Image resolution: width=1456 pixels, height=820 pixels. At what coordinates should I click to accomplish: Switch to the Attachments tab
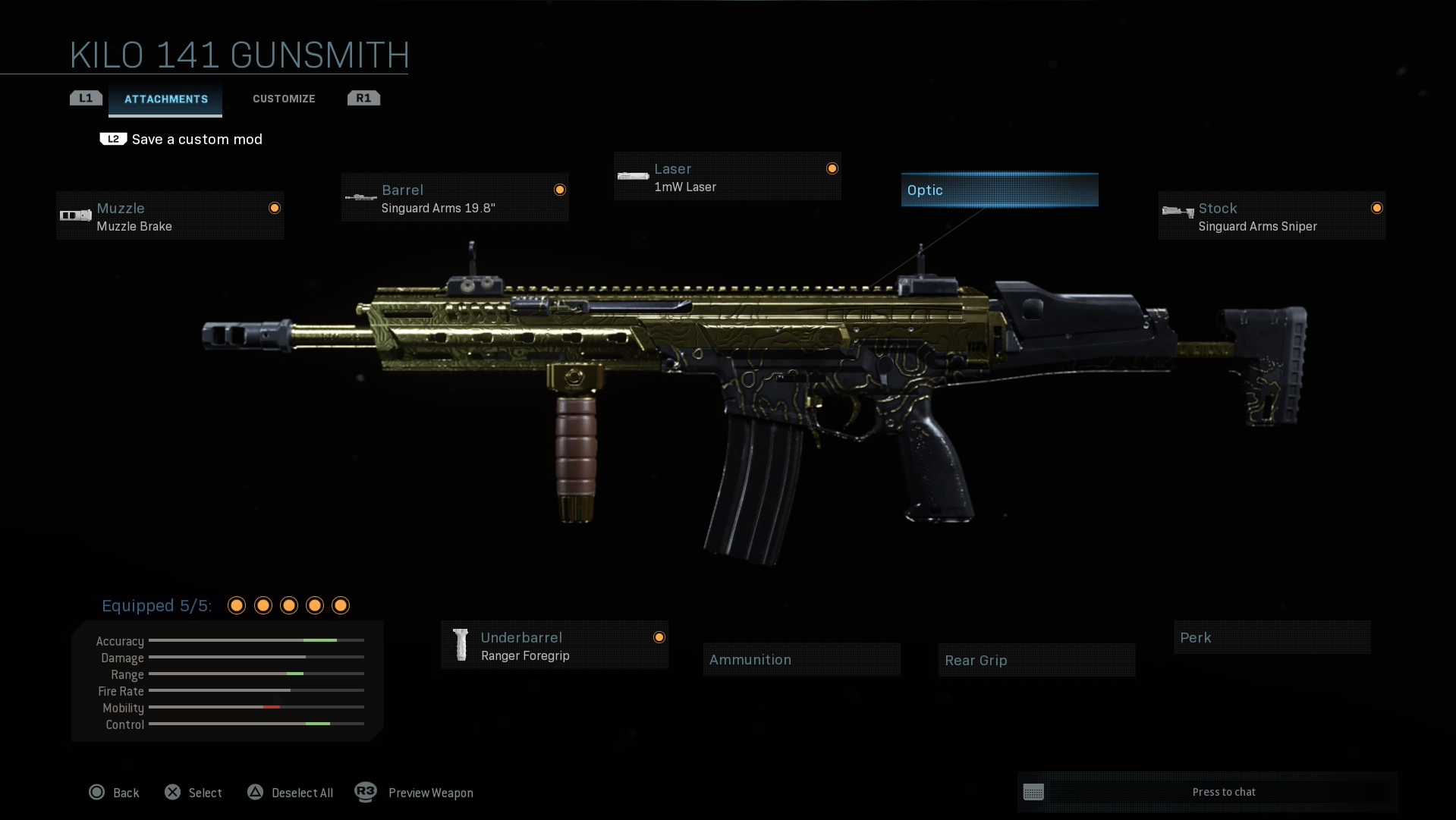pyautogui.click(x=165, y=99)
